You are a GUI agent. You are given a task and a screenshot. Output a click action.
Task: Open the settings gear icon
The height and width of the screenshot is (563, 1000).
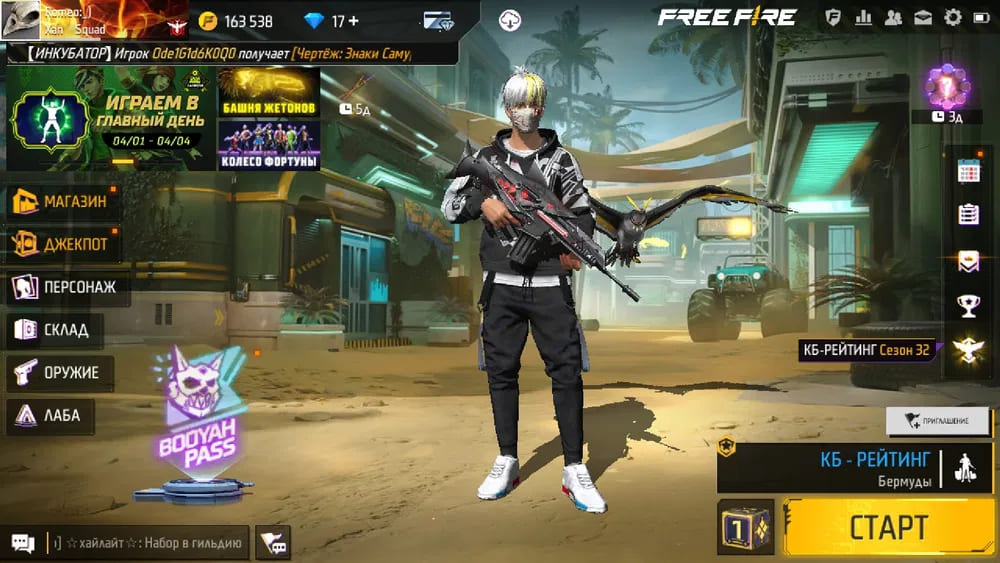click(x=953, y=17)
